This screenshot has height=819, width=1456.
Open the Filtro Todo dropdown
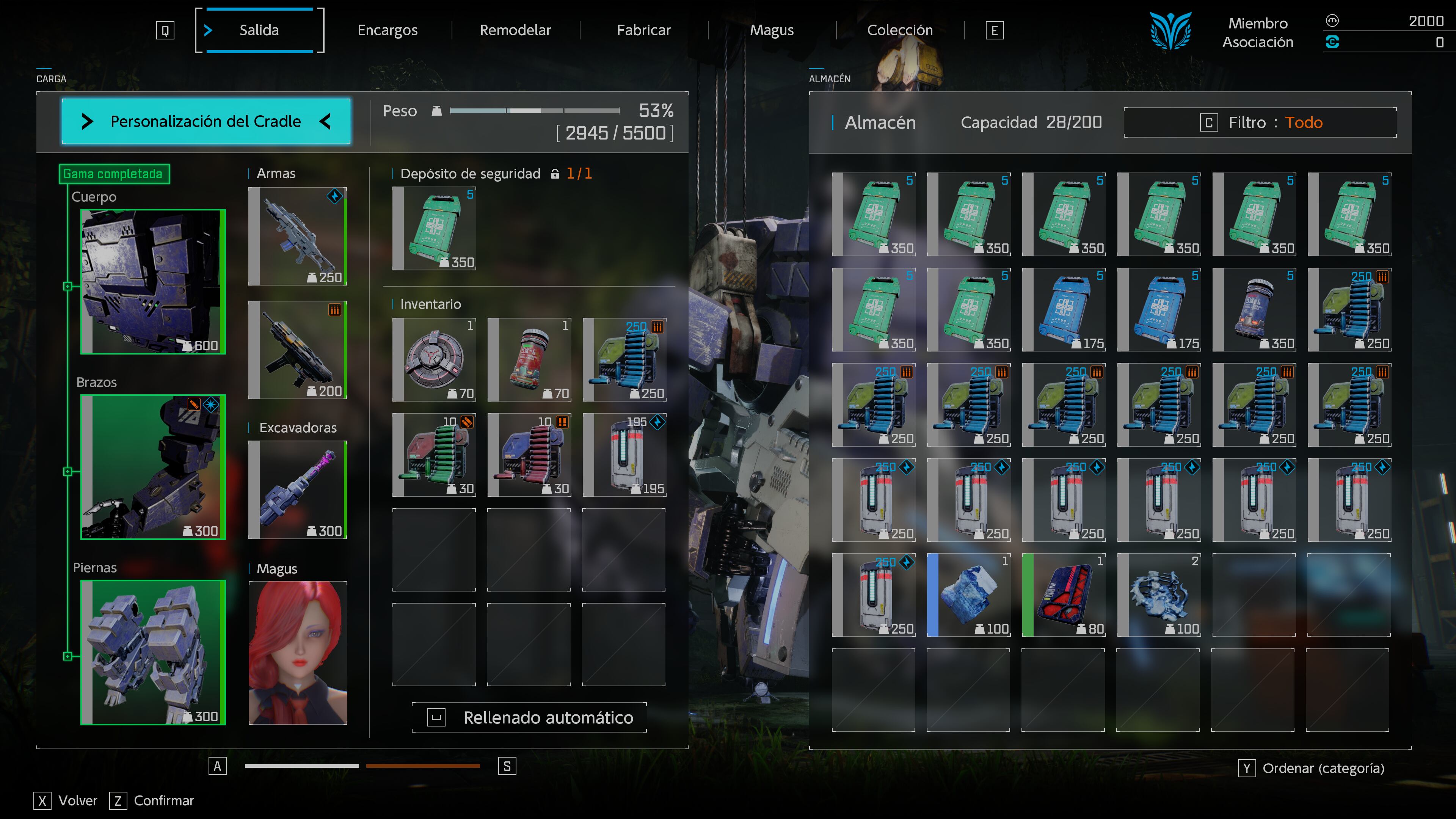click(x=1260, y=122)
